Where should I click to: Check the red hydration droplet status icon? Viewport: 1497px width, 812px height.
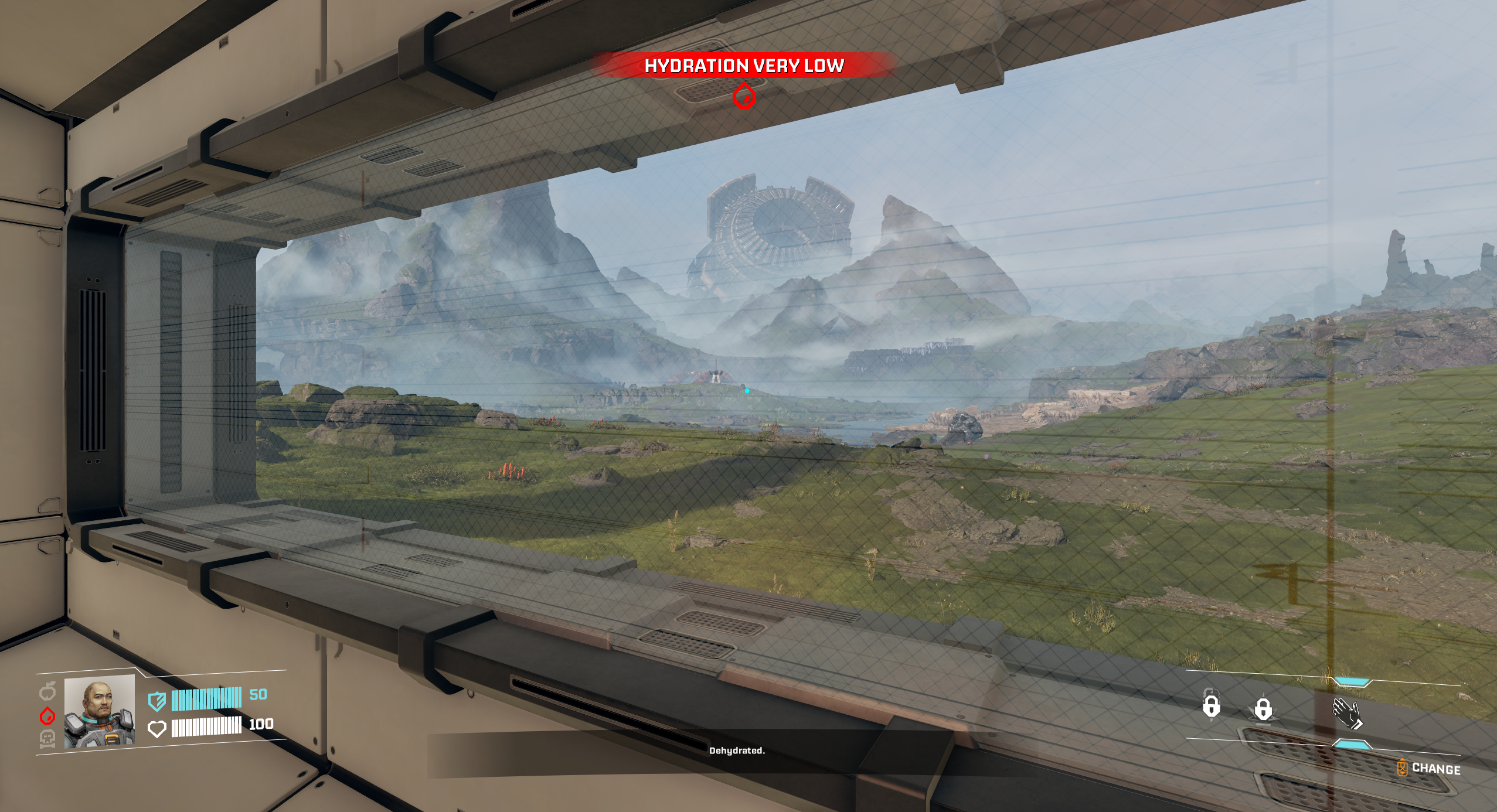tap(47, 715)
